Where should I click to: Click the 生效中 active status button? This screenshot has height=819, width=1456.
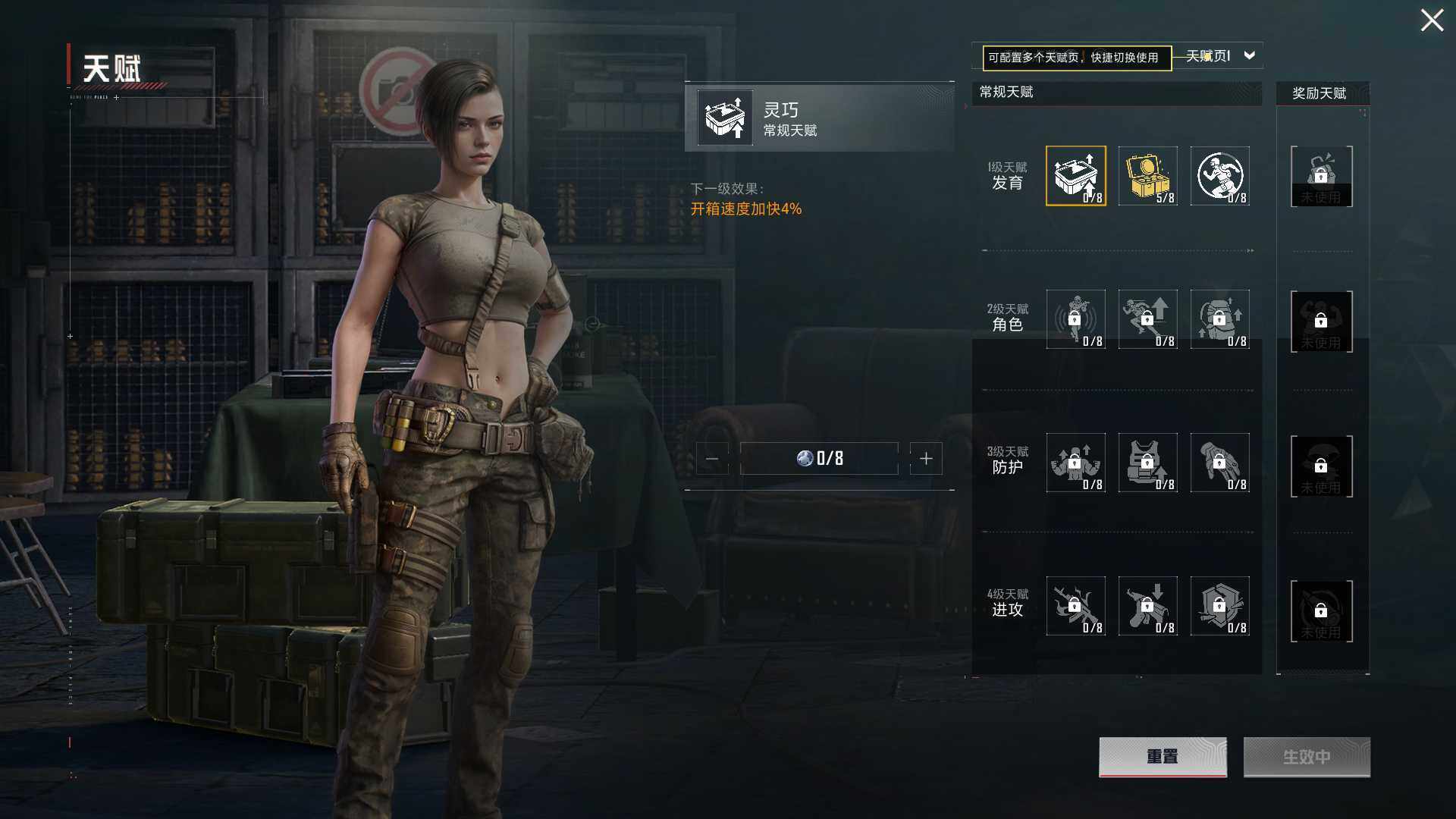point(1306,756)
